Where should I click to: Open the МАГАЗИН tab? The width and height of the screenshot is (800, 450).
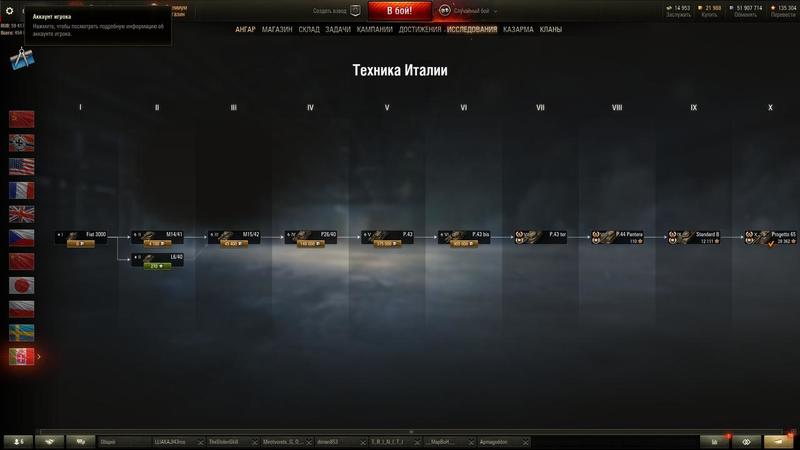coord(277,30)
